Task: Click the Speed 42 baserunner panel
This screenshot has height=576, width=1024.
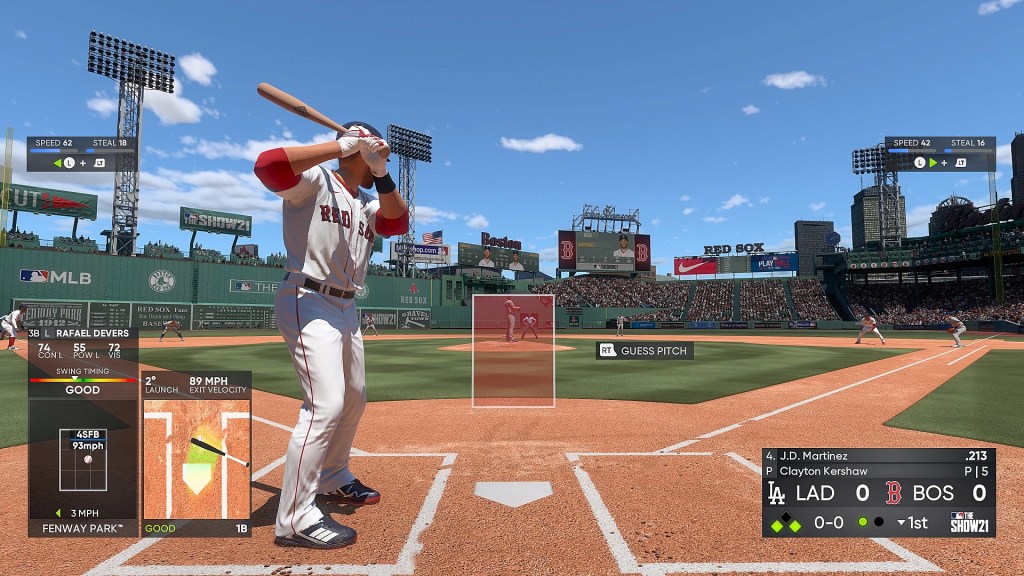Action: (939, 153)
